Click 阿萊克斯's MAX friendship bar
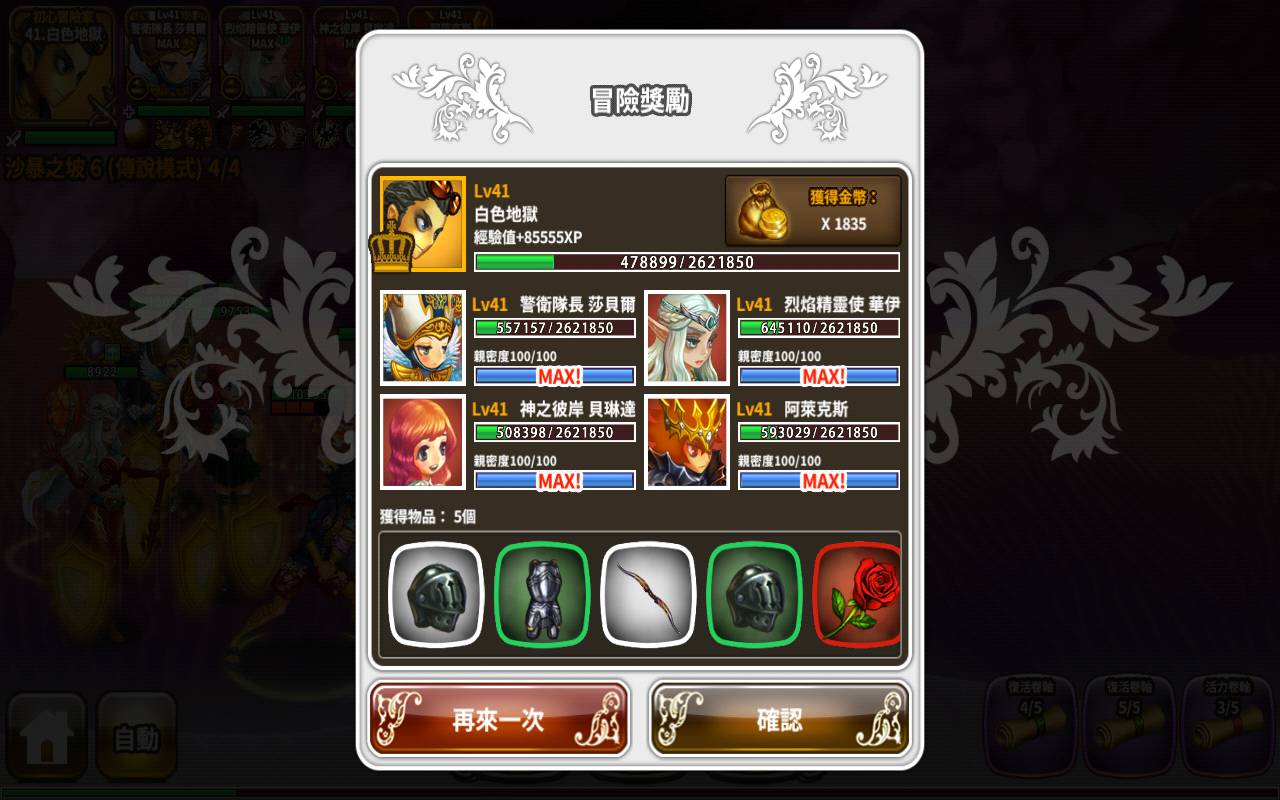Screen dimensions: 1280x800 tap(818, 481)
